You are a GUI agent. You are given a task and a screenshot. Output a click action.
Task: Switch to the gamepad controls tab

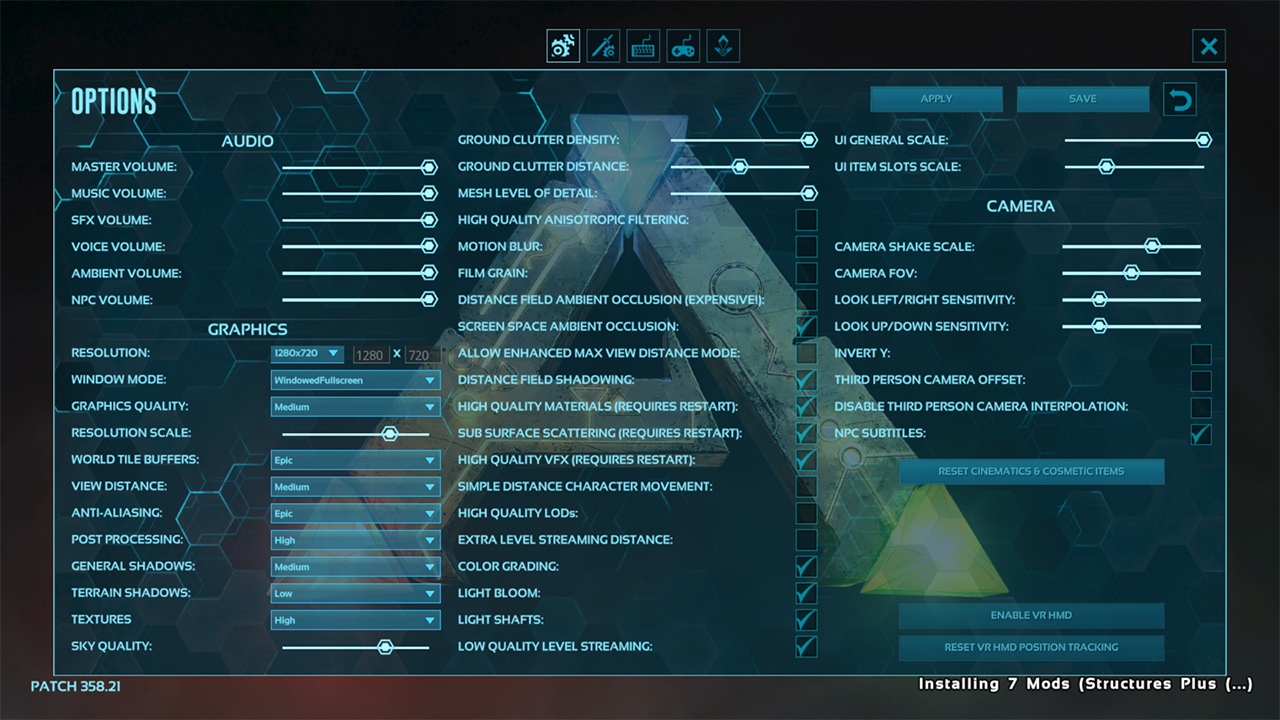tap(683, 46)
